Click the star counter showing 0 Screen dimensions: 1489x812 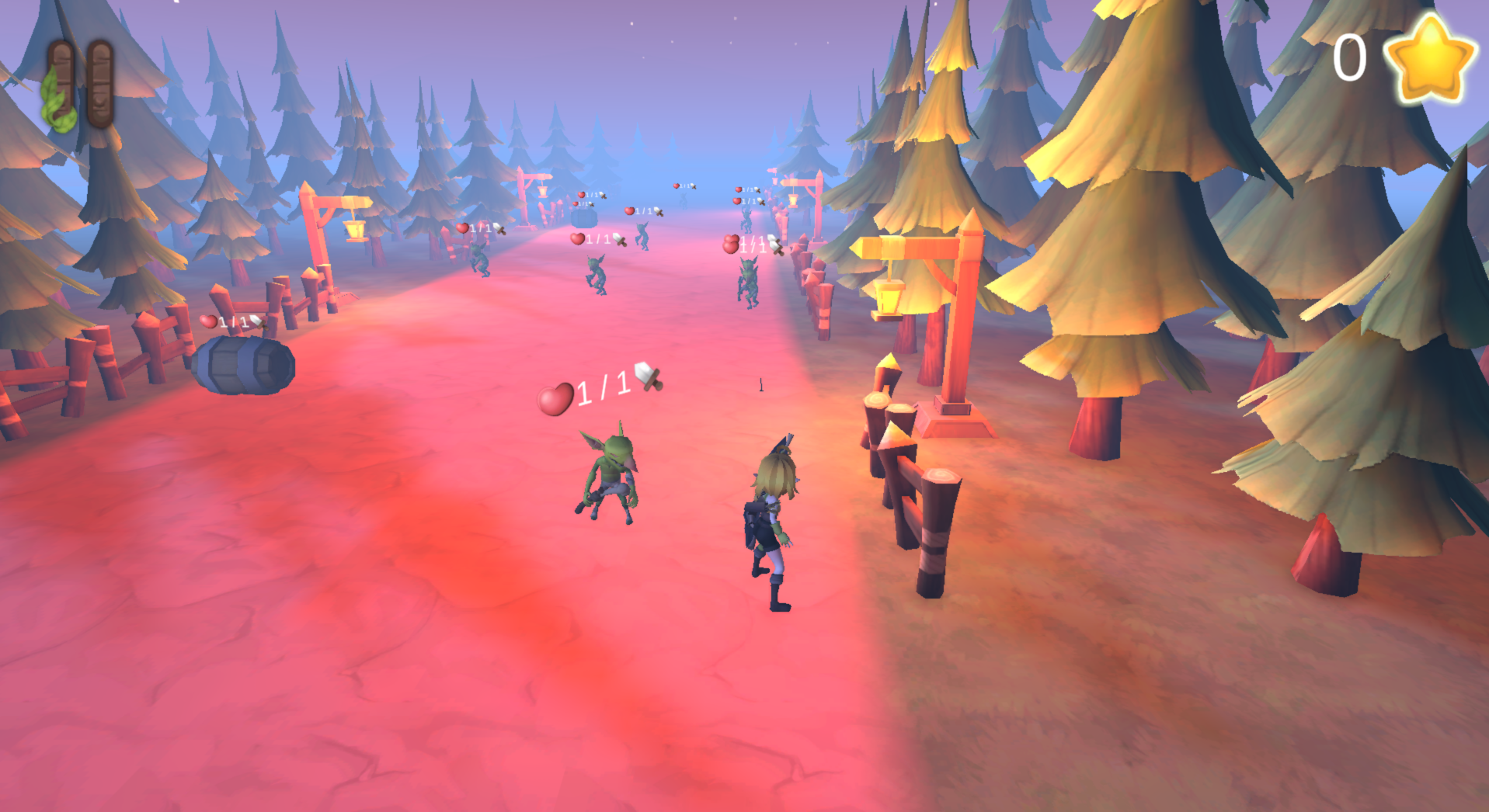tap(1349, 54)
